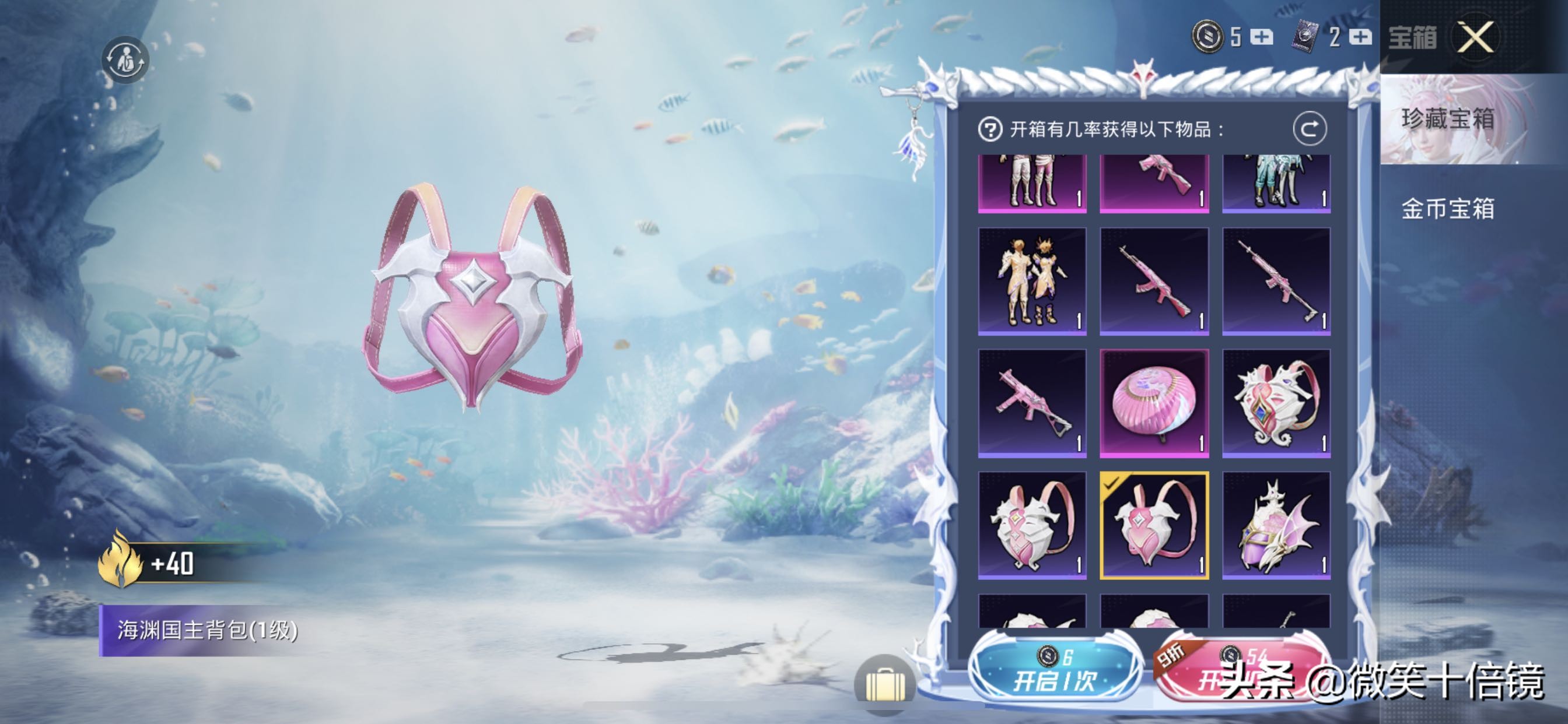1568x724 pixels.
Task: Select the checked pink backpack reward tile
Action: pos(1154,525)
